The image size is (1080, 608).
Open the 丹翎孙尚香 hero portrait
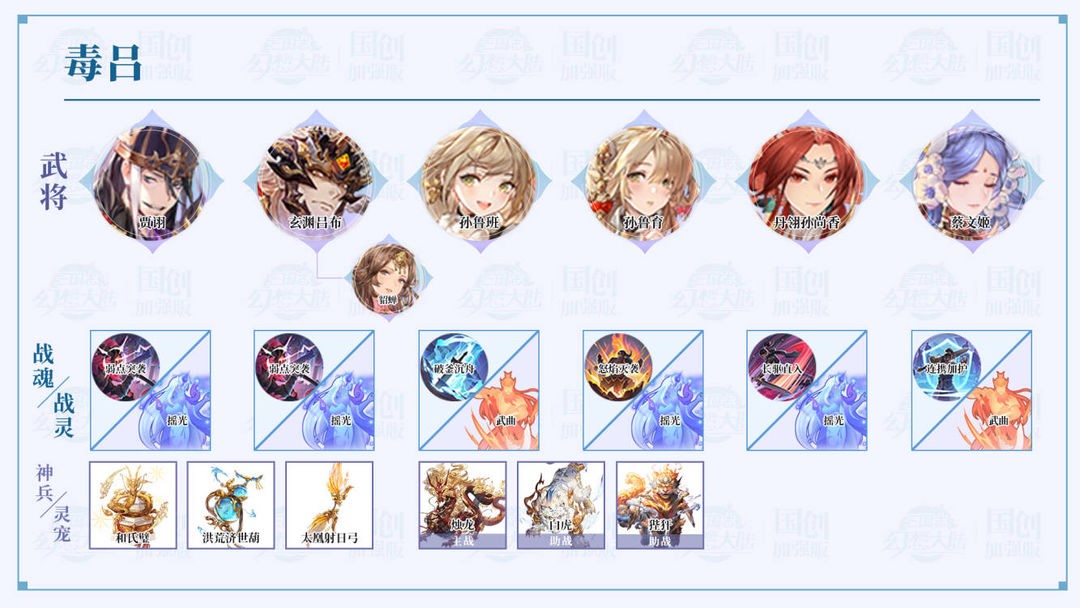806,180
